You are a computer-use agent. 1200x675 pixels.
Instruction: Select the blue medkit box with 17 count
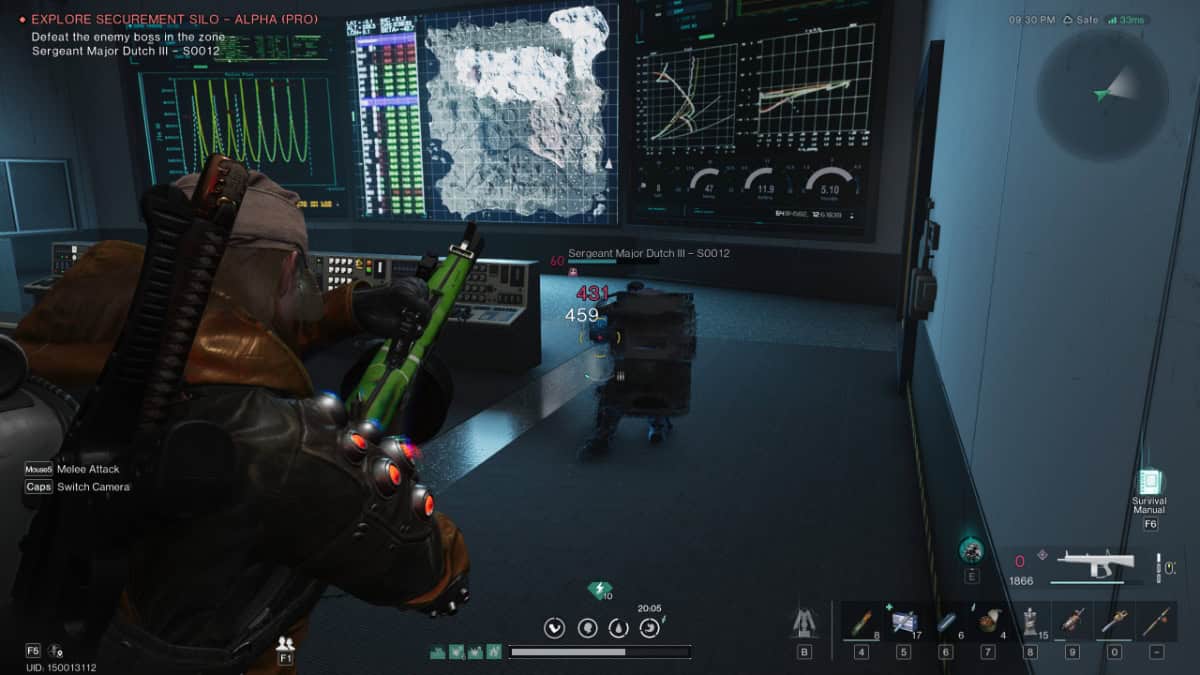(x=903, y=622)
